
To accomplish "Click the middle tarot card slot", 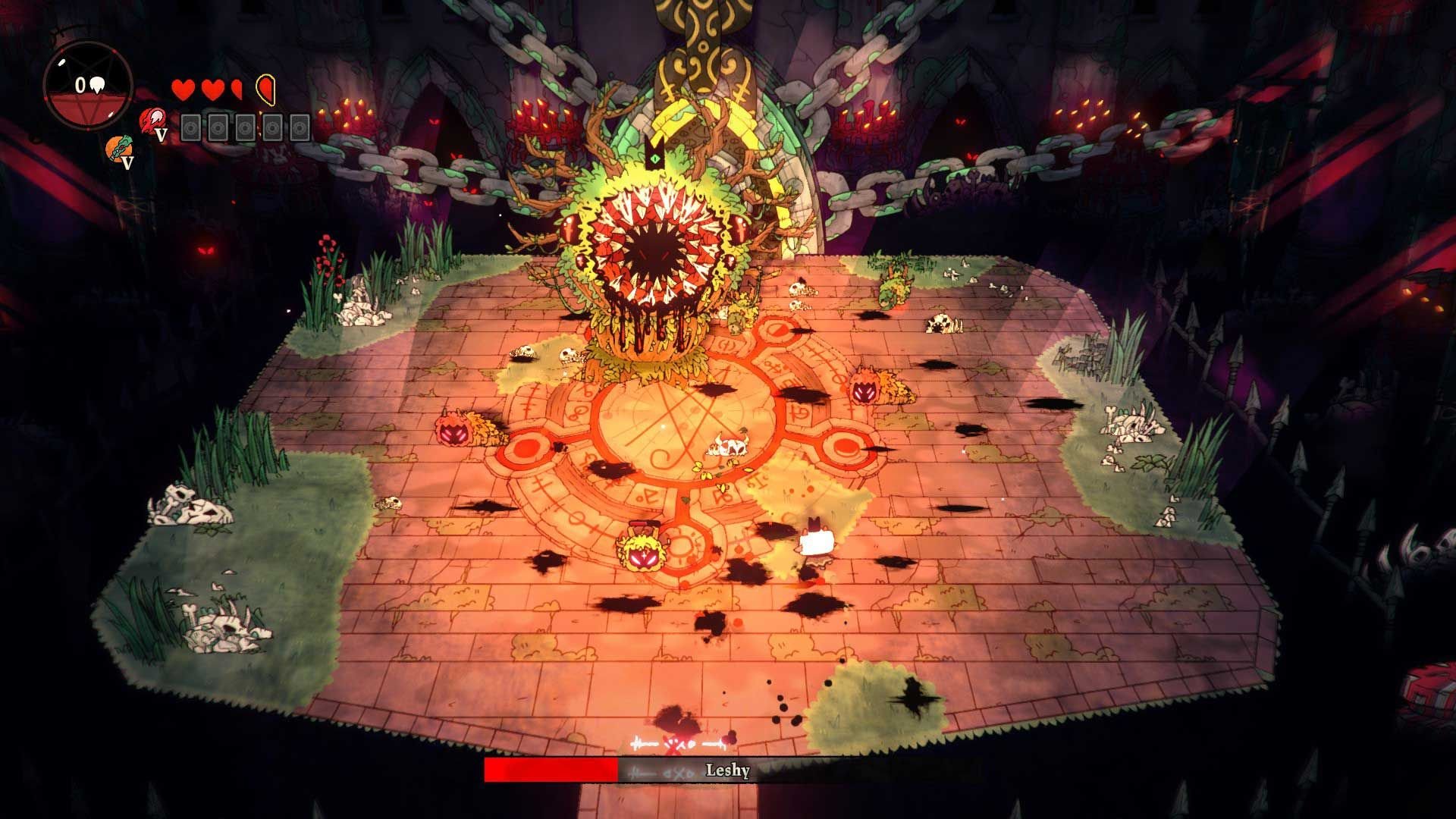I will pyautogui.click(x=245, y=127).
